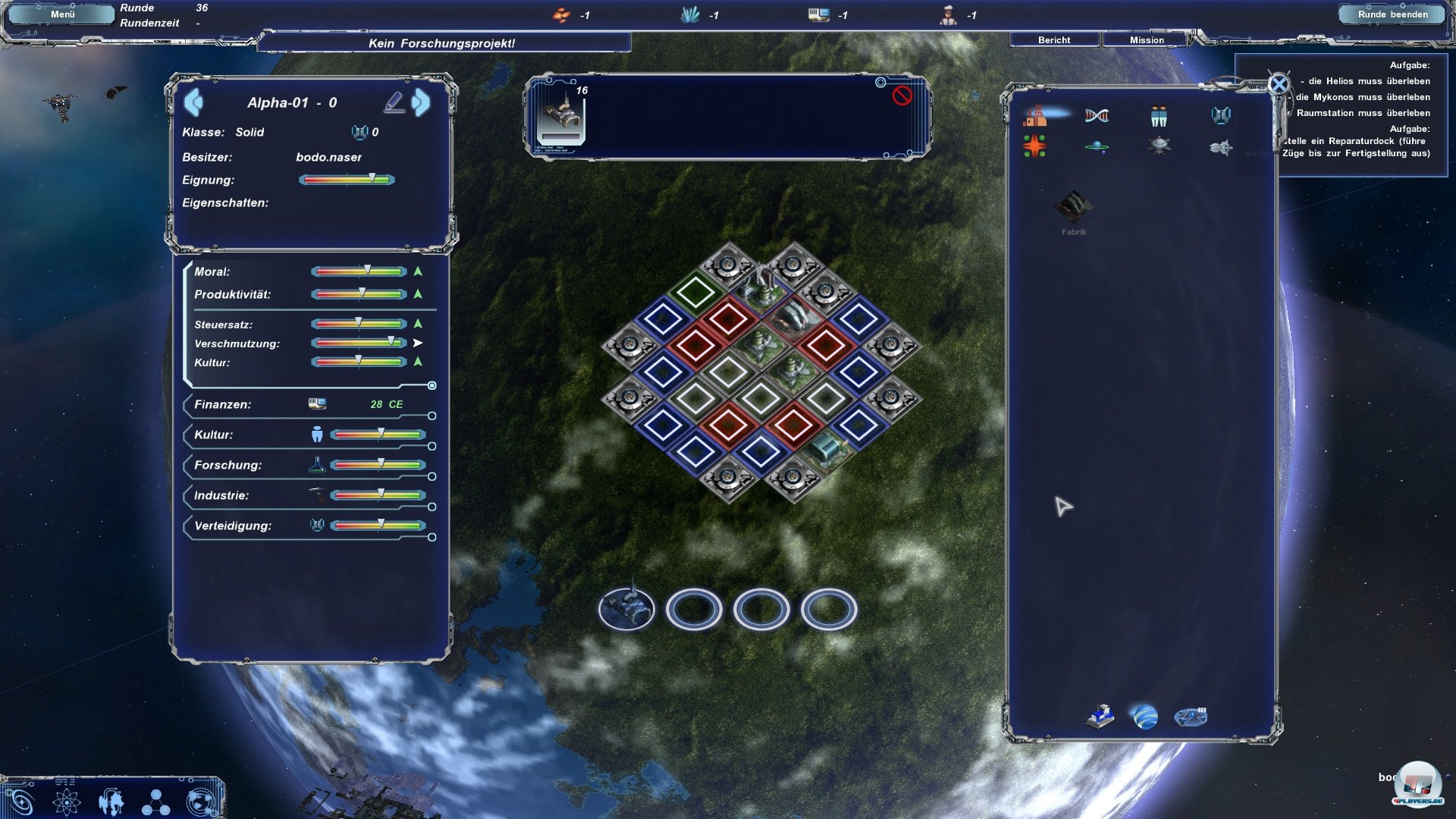Rename planet Alpha-01 with the pencil icon
The width and height of the screenshot is (1456, 819).
coord(394,102)
